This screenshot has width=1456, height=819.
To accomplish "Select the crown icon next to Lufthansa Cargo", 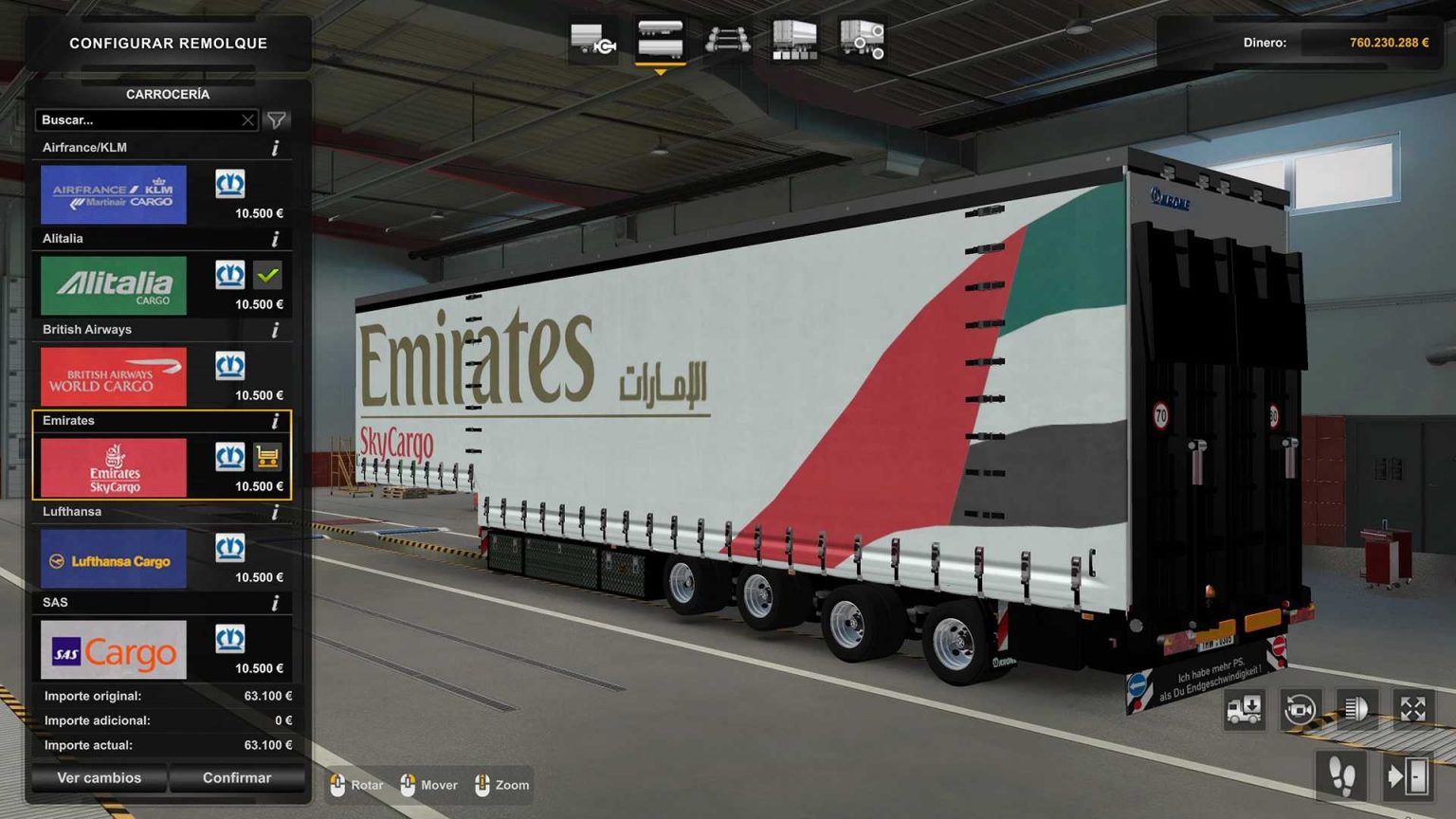I will coord(229,547).
